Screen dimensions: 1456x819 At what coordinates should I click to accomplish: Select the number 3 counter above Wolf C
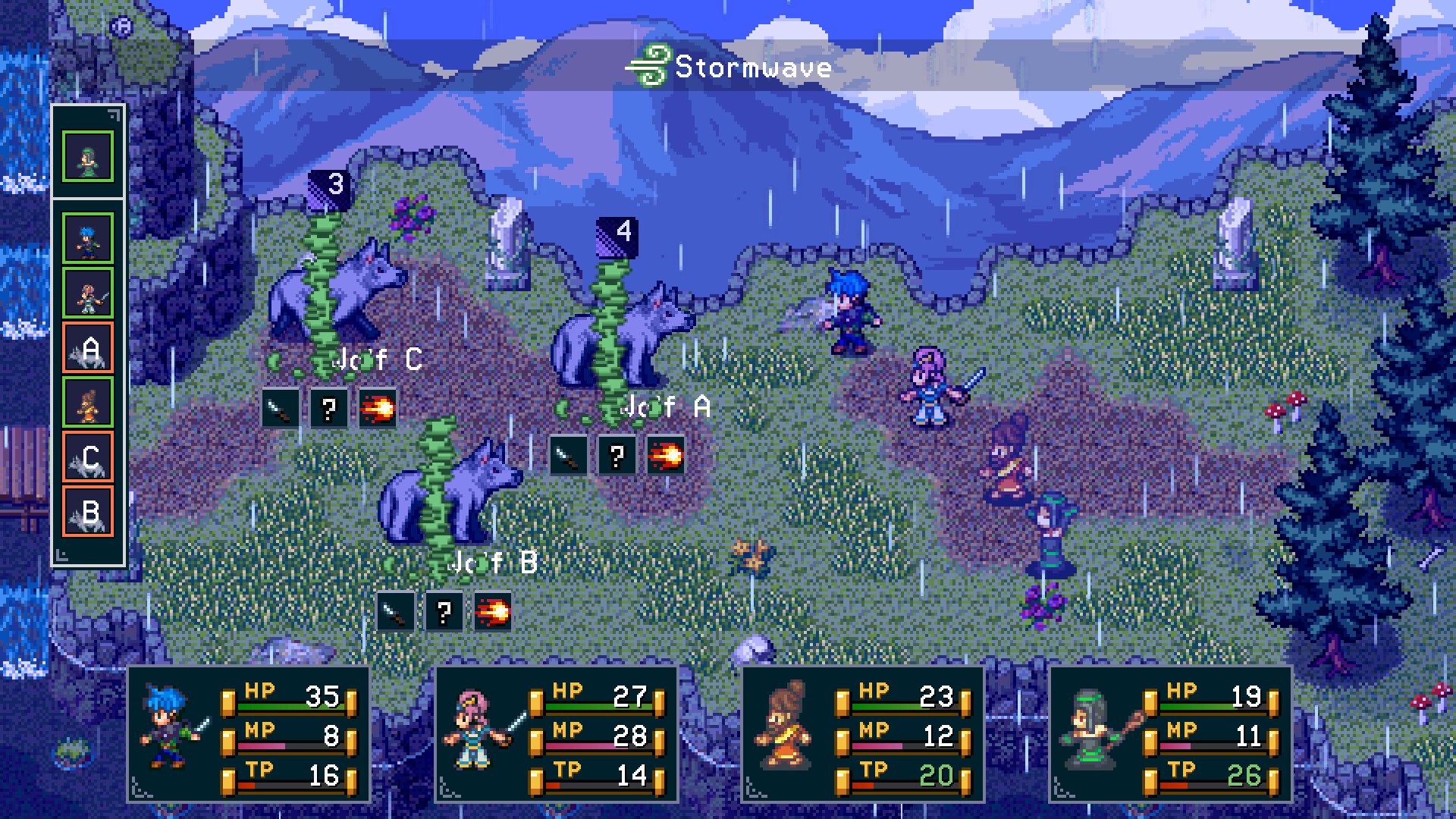click(x=330, y=187)
